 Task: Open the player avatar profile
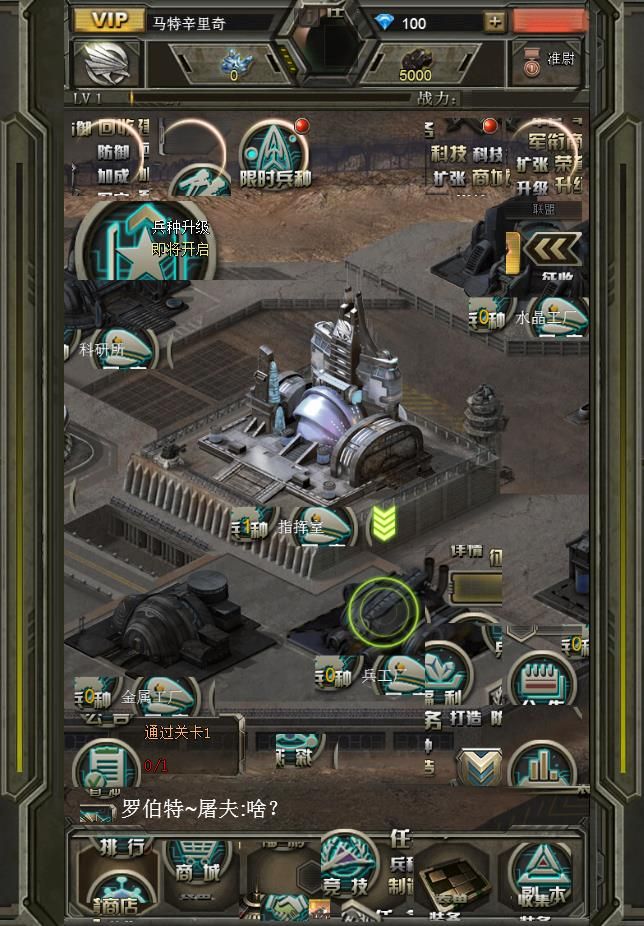pyautogui.click(x=107, y=64)
